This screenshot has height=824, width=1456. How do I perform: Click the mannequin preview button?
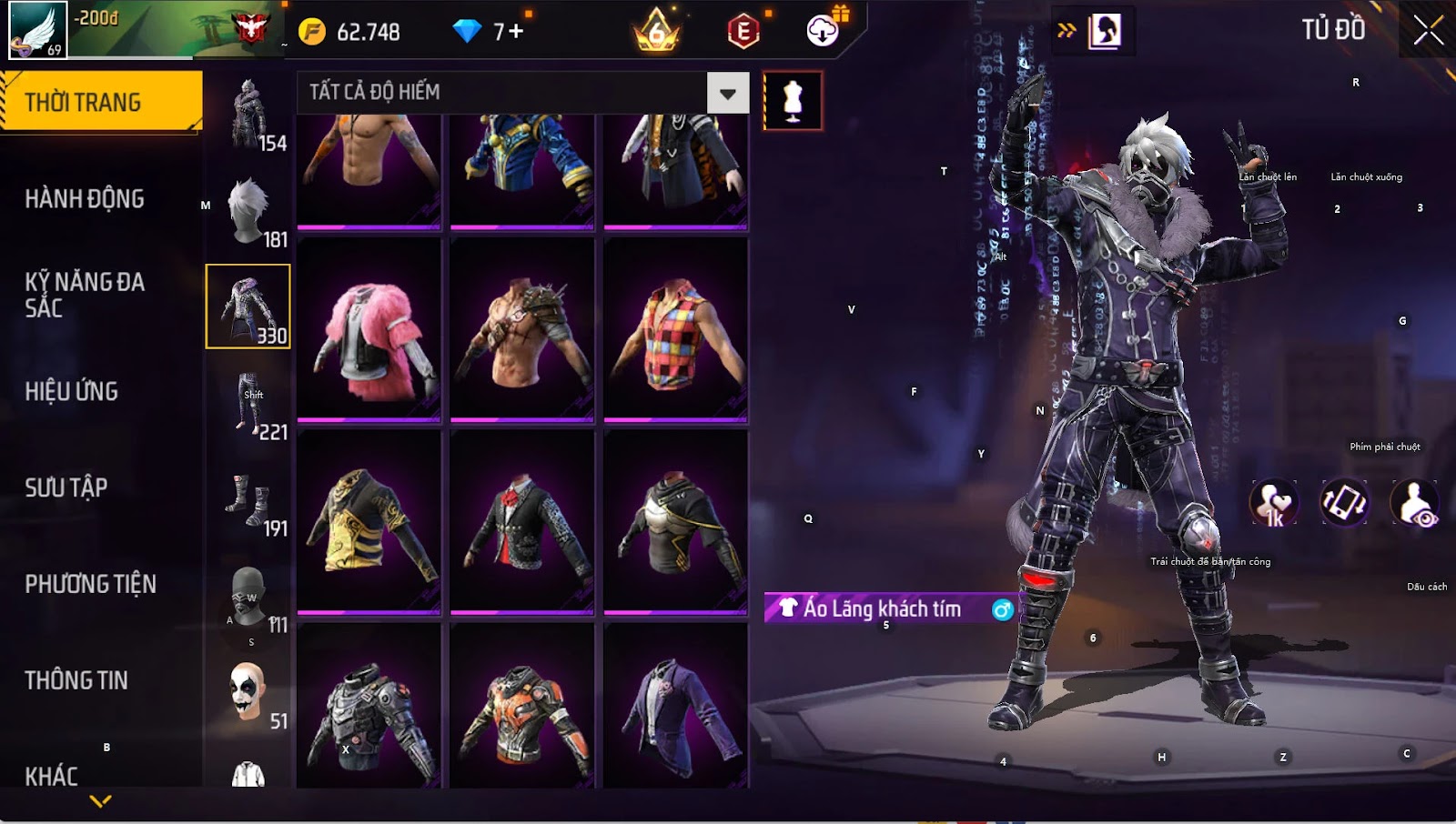point(793,100)
